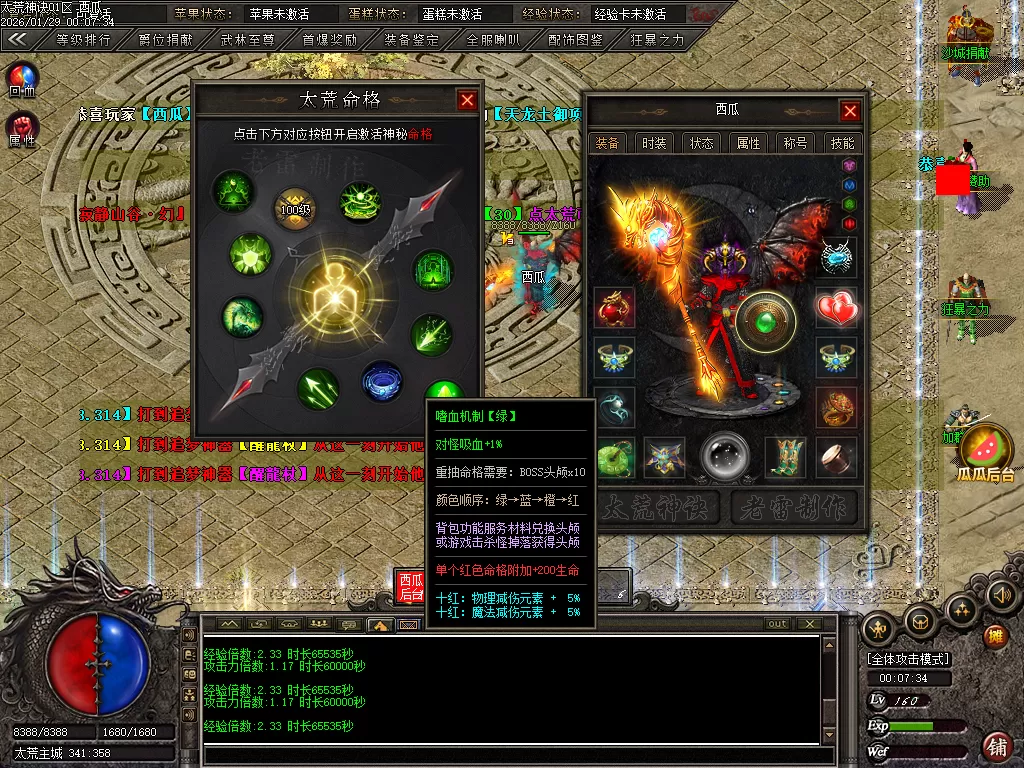Open the 配饰图鉴 menu
Screen dimensions: 1024x768
click(x=575, y=40)
